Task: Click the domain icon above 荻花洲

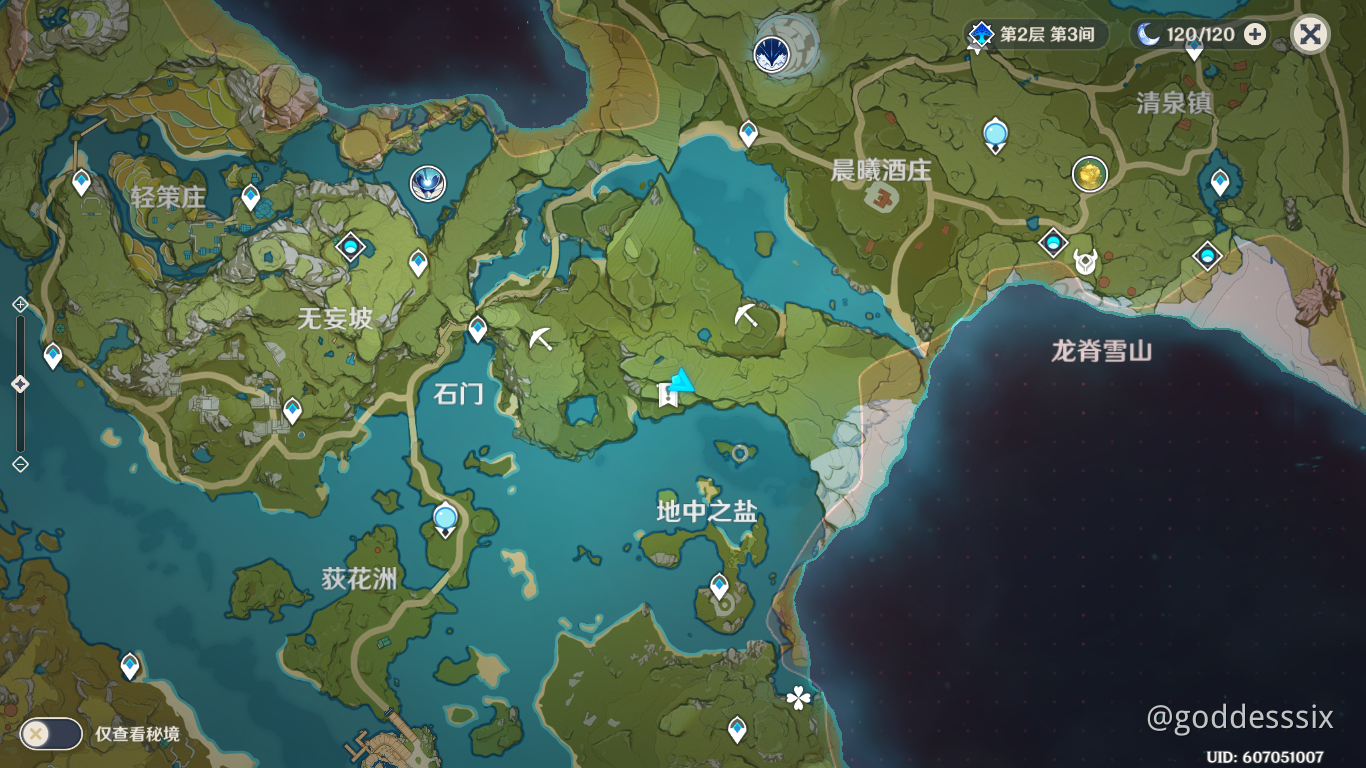Action: click(443, 518)
